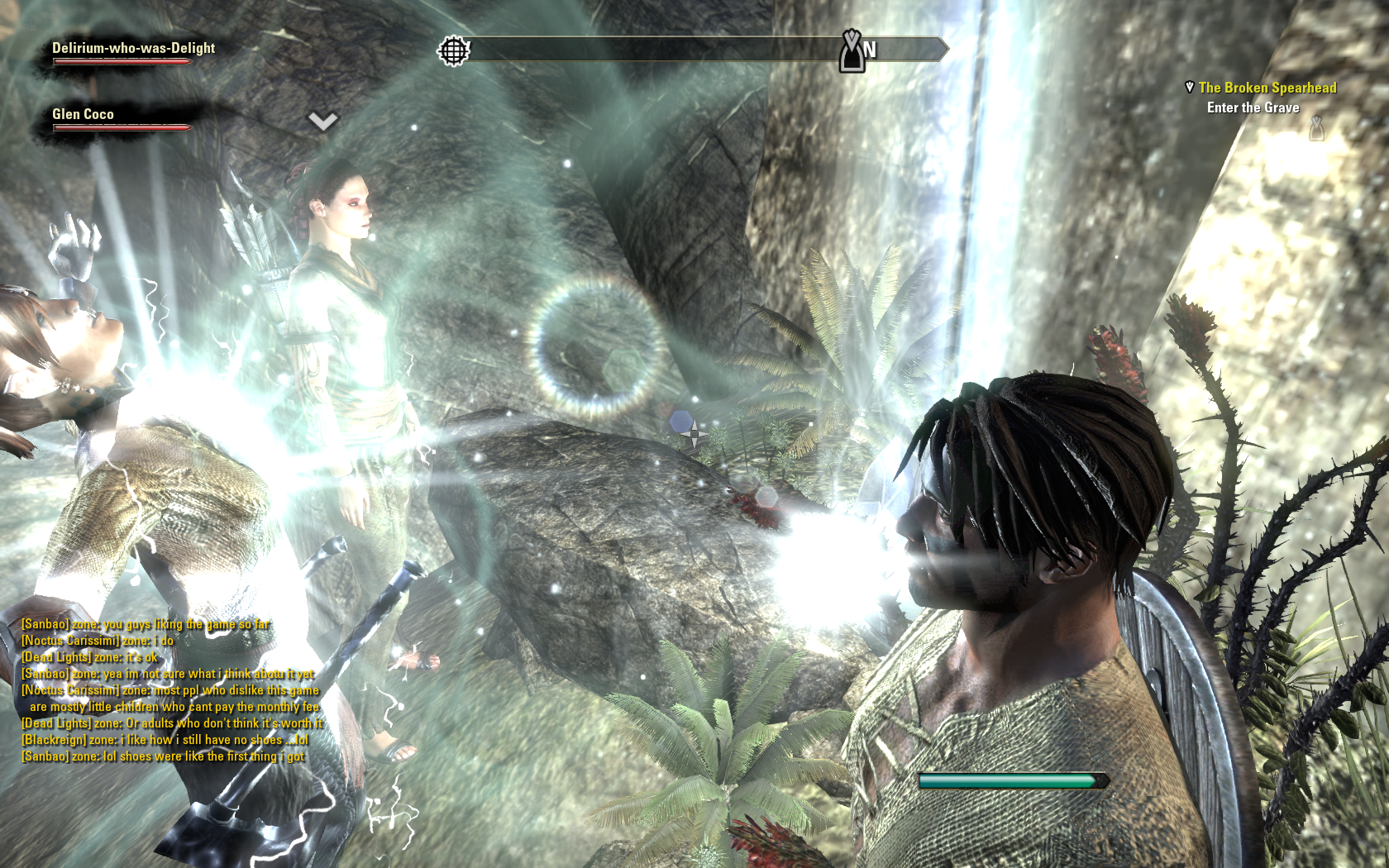Click the globe icon on the compass bar
1389x868 pixels.
pyautogui.click(x=453, y=51)
